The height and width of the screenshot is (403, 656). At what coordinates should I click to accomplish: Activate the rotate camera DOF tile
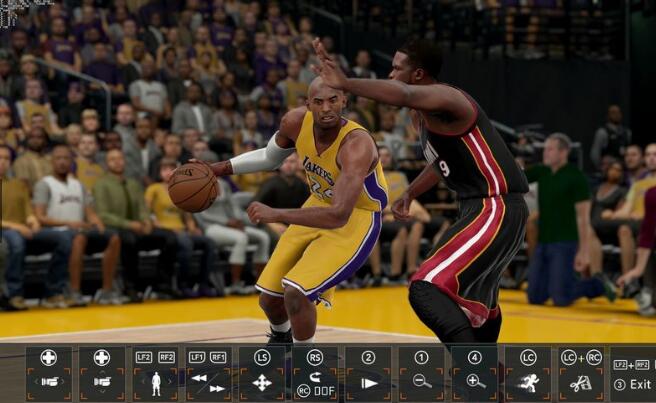click(315, 373)
